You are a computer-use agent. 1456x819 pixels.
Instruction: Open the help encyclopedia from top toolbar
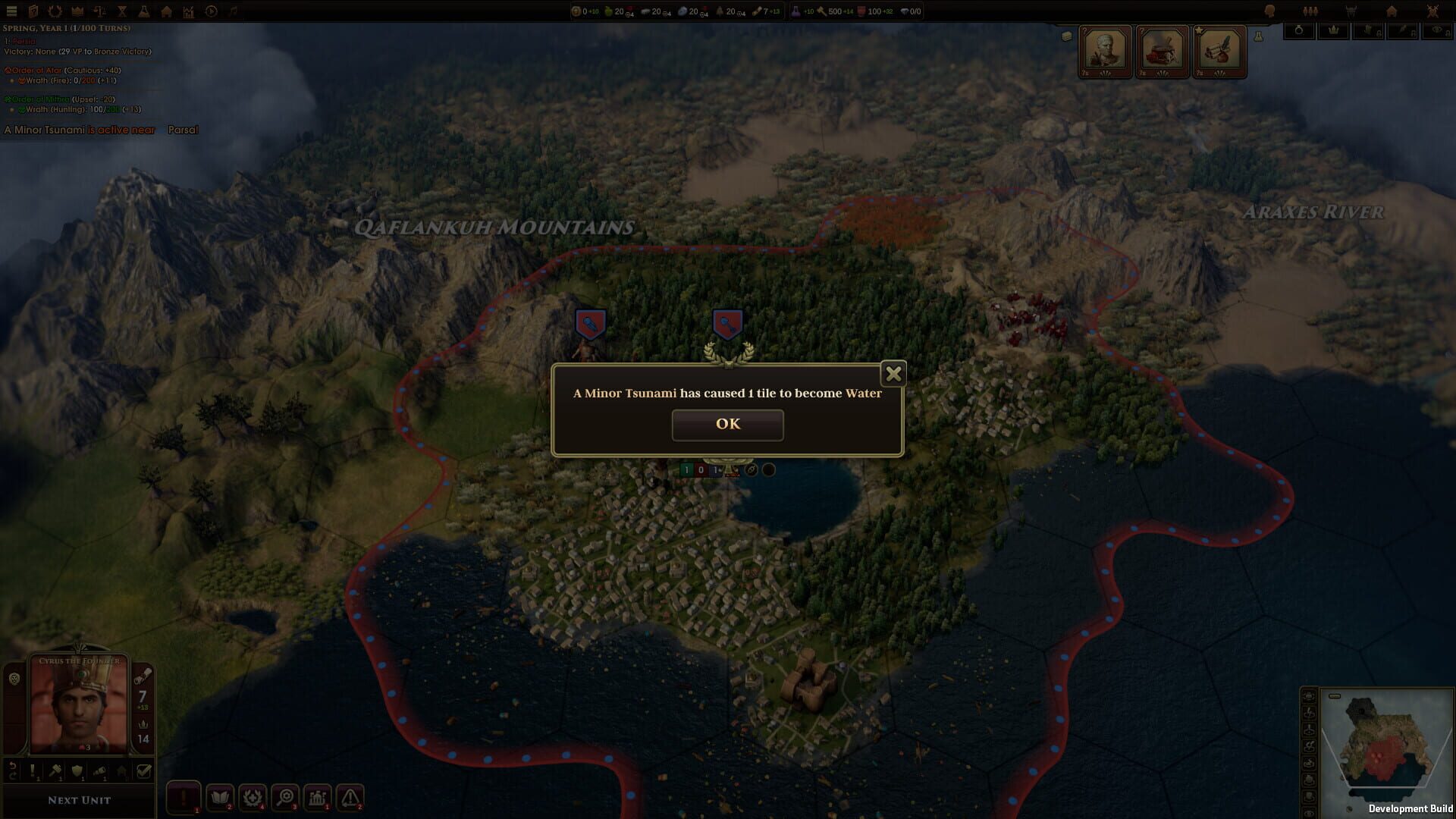33,11
